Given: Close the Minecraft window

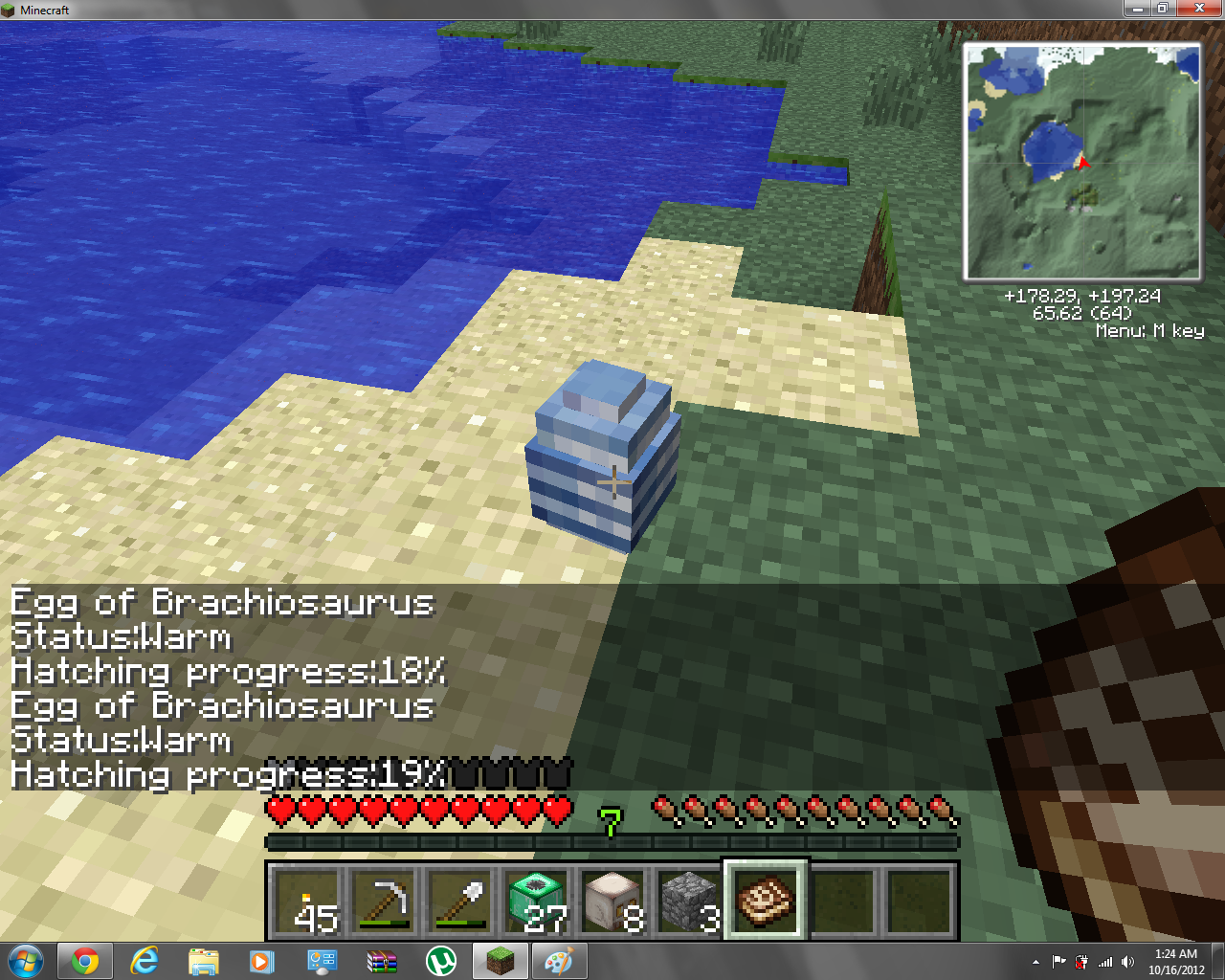Looking at the screenshot, I should coord(1200,9).
